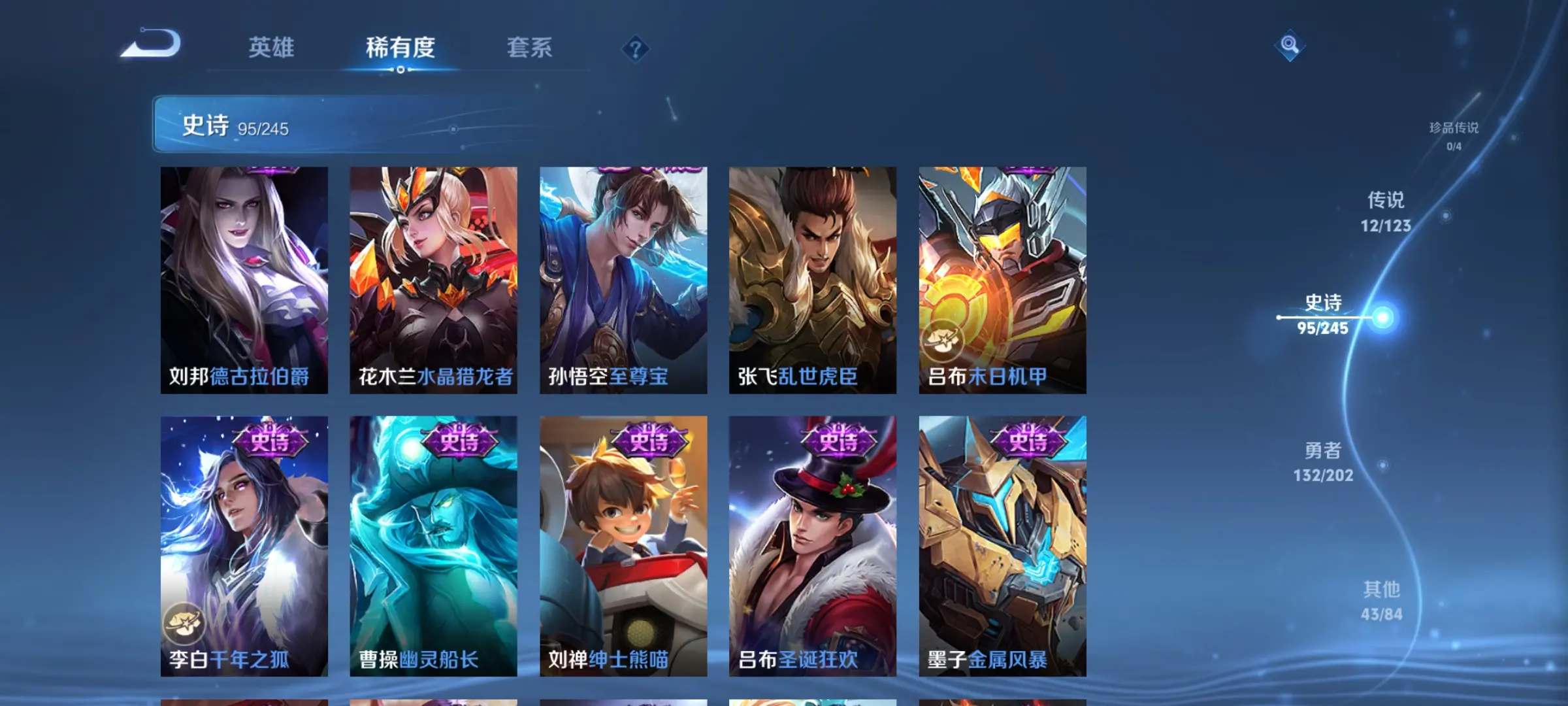Show help via the question mark icon
Image resolution: width=1568 pixels, height=706 pixels.
pyautogui.click(x=635, y=49)
